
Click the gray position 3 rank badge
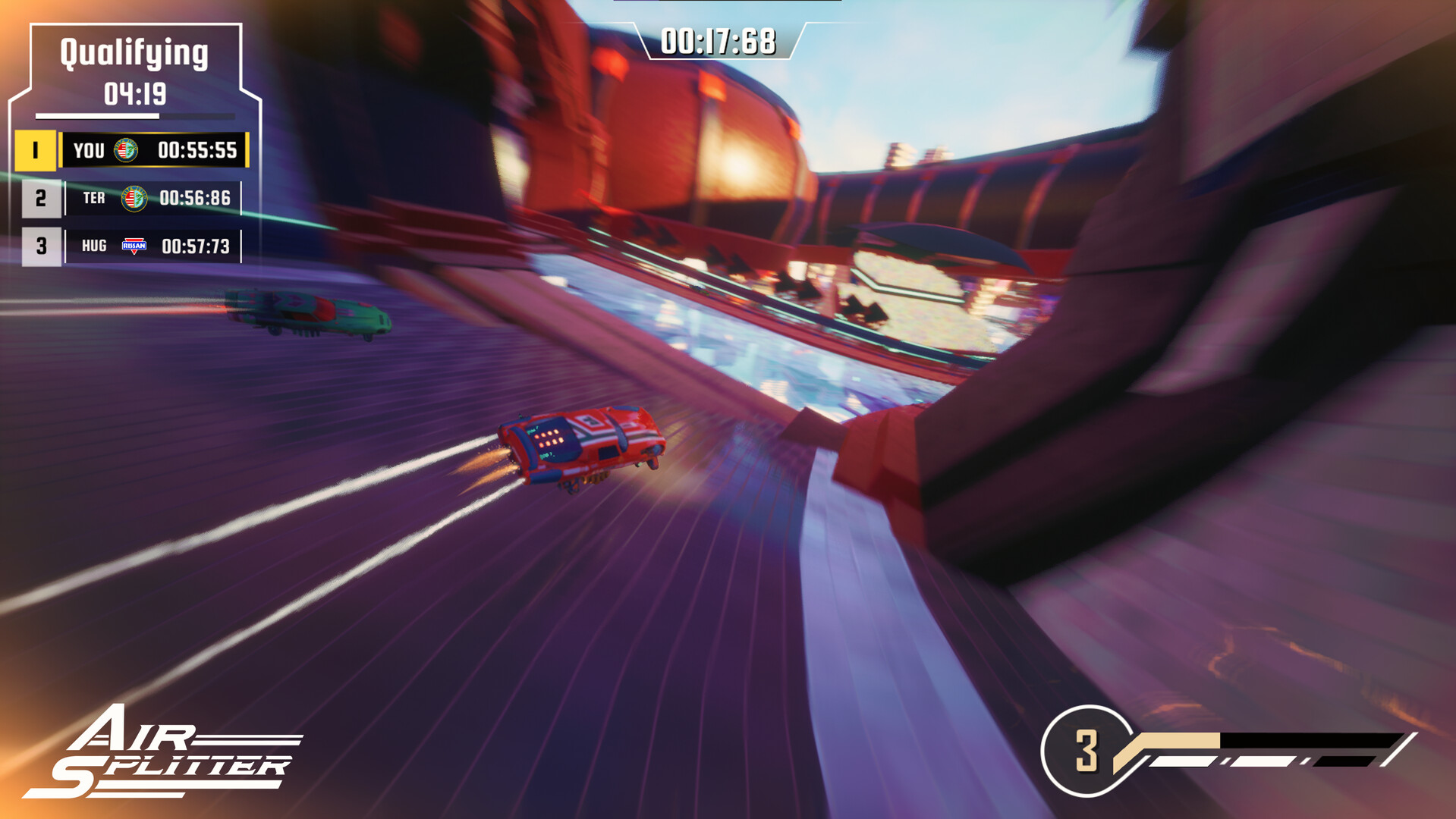(x=43, y=246)
